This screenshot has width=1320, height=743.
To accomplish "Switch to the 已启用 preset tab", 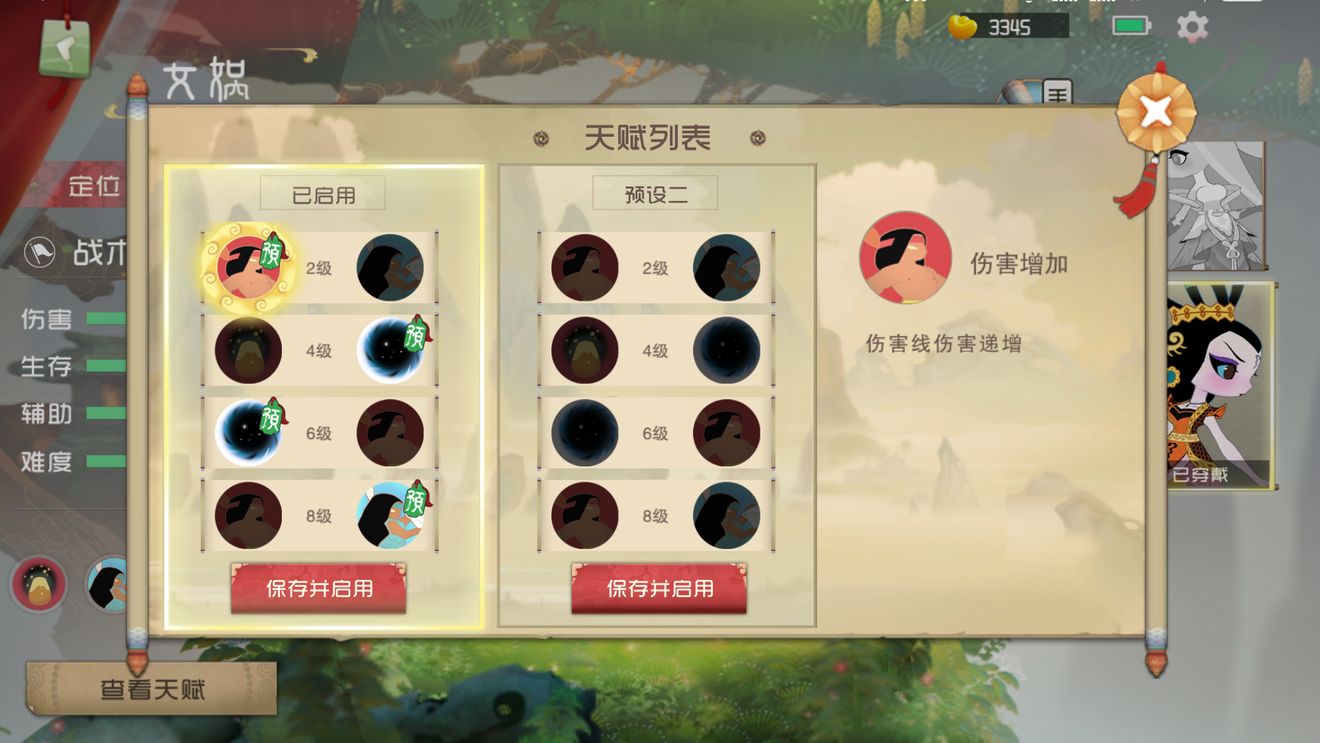I will [322, 191].
